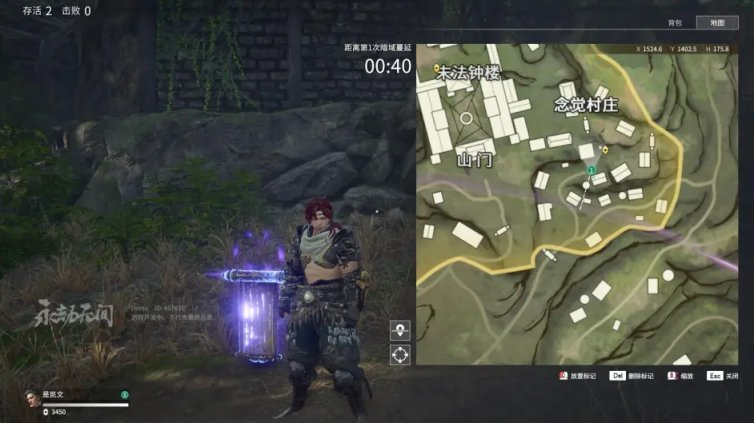Click the crosshair recenter map button
754x423 pixels.
[400, 354]
